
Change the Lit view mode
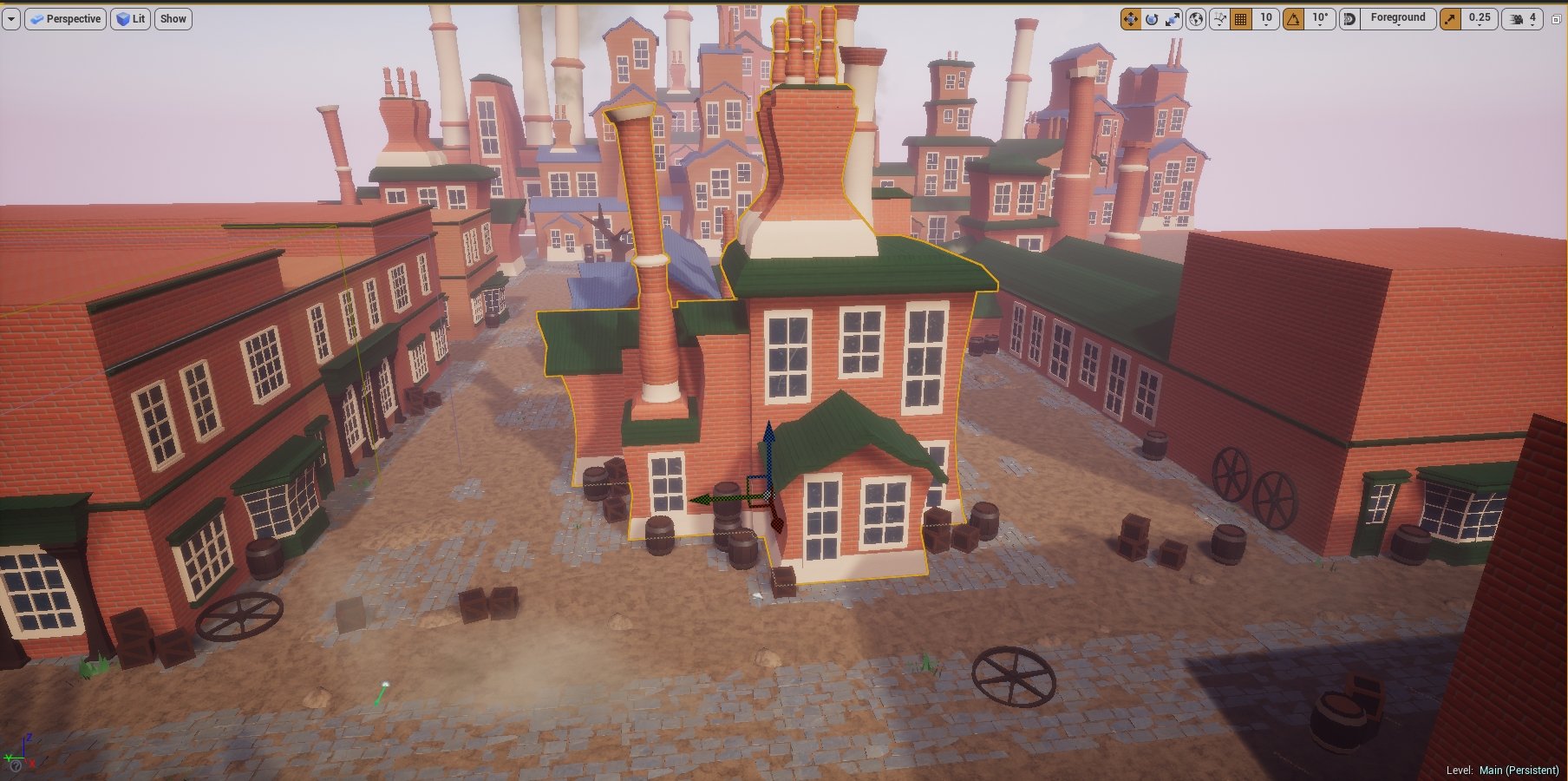(130, 19)
